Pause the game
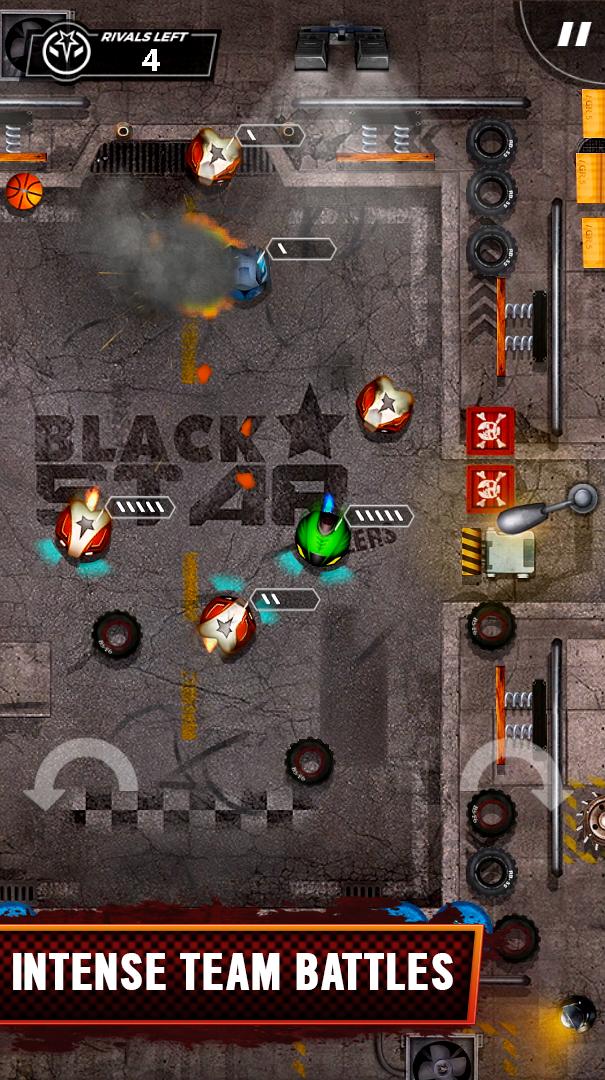The image size is (605, 1080). coord(573,34)
